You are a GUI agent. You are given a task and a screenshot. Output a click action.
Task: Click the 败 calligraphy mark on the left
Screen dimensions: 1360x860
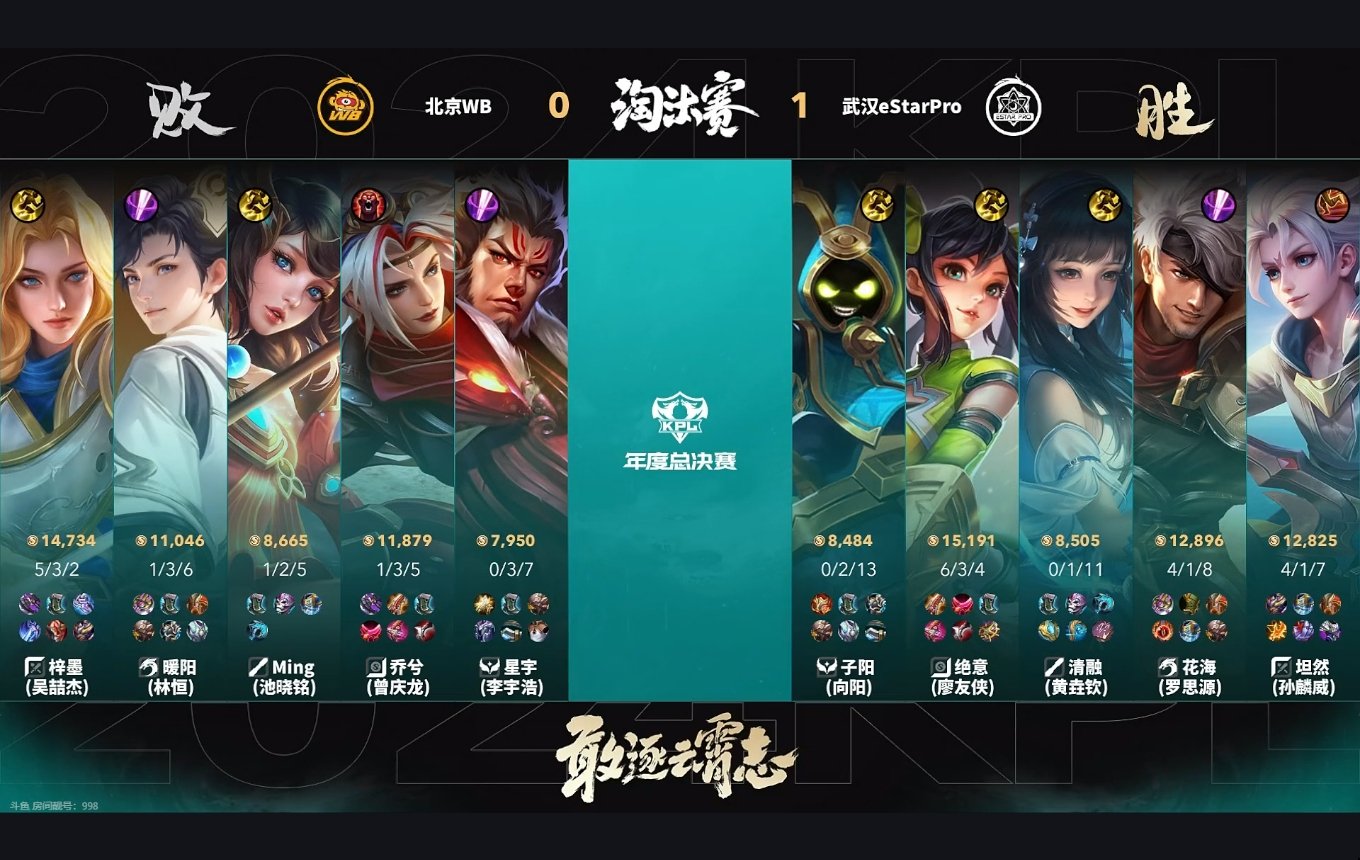pyautogui.click(x=191, y=110)
